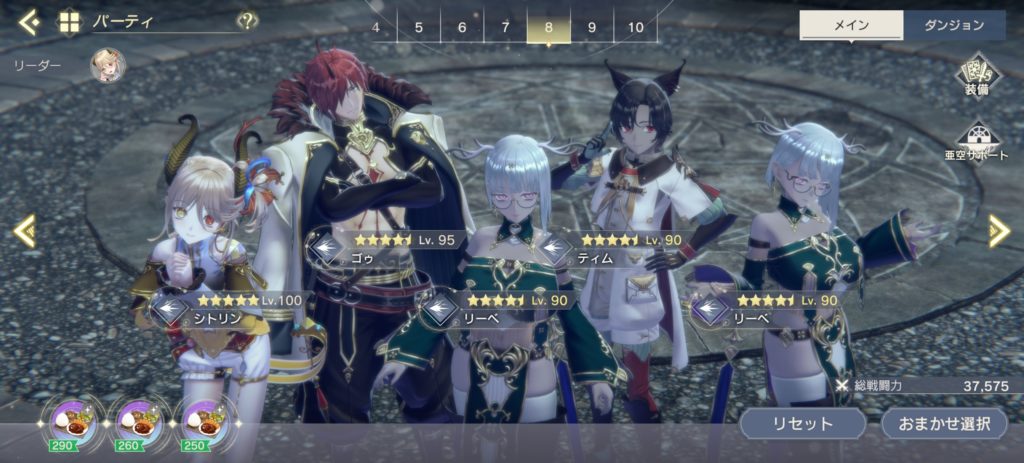Open the four-square menu icon beside パーティ
1024x463 pixels.
tap(69, 21)
